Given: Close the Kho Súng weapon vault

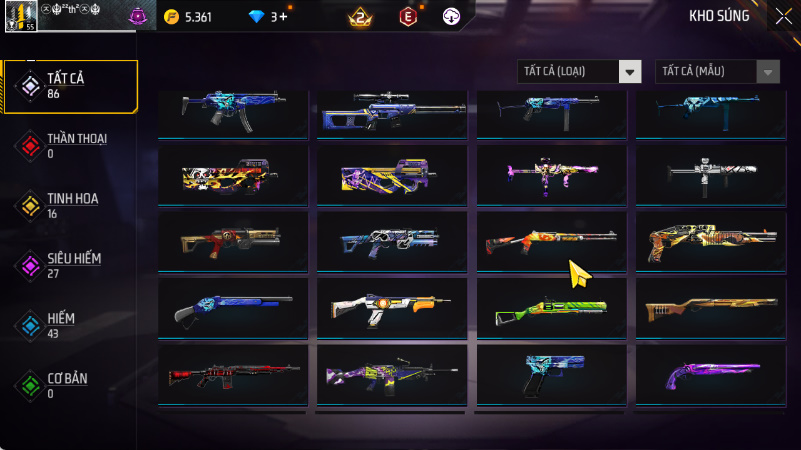Looking at the screenshot, I should click(x=783, y=15).
